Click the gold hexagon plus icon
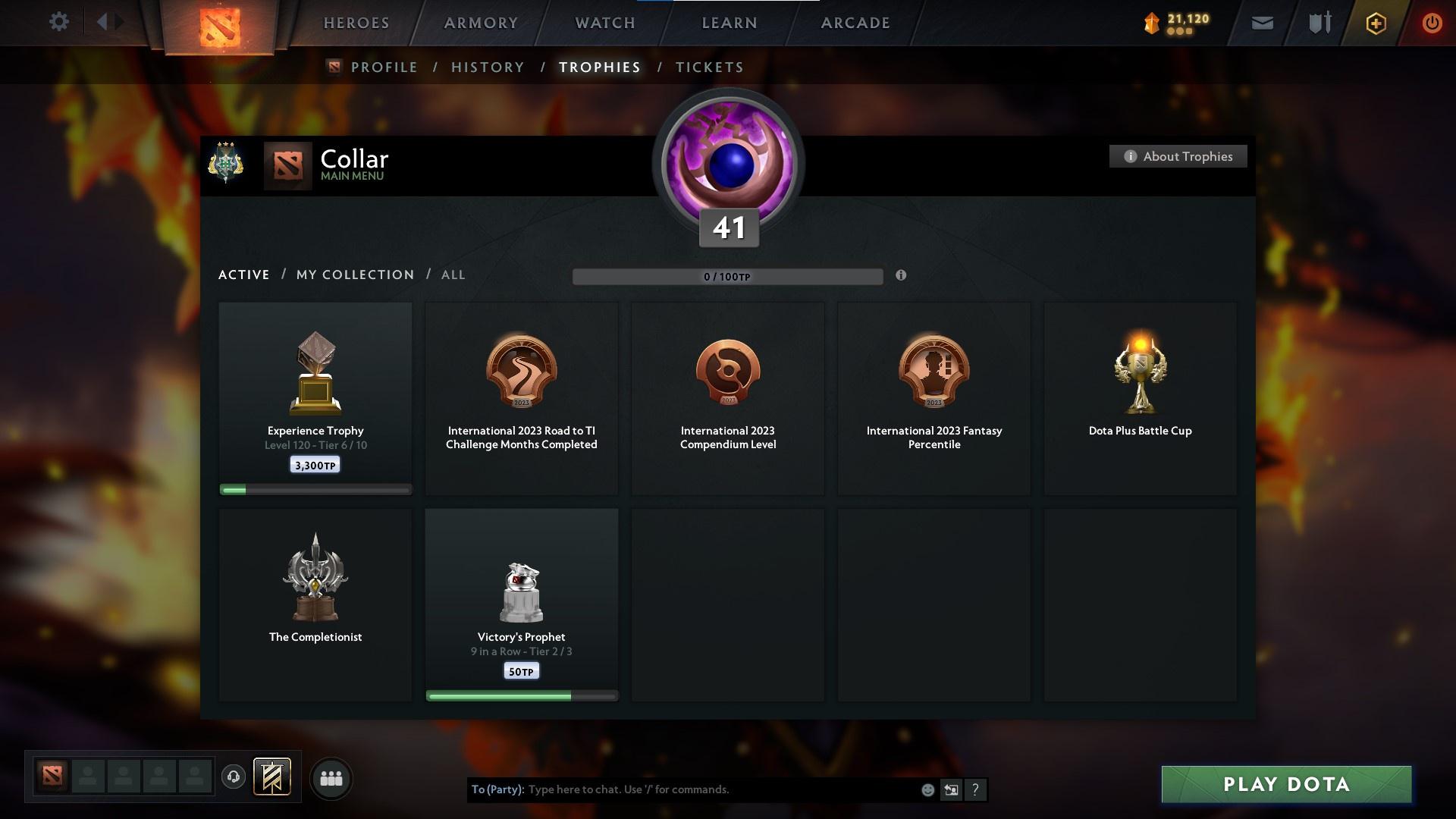Viewport: 1456px width, 819px height. coord(1375,23)
